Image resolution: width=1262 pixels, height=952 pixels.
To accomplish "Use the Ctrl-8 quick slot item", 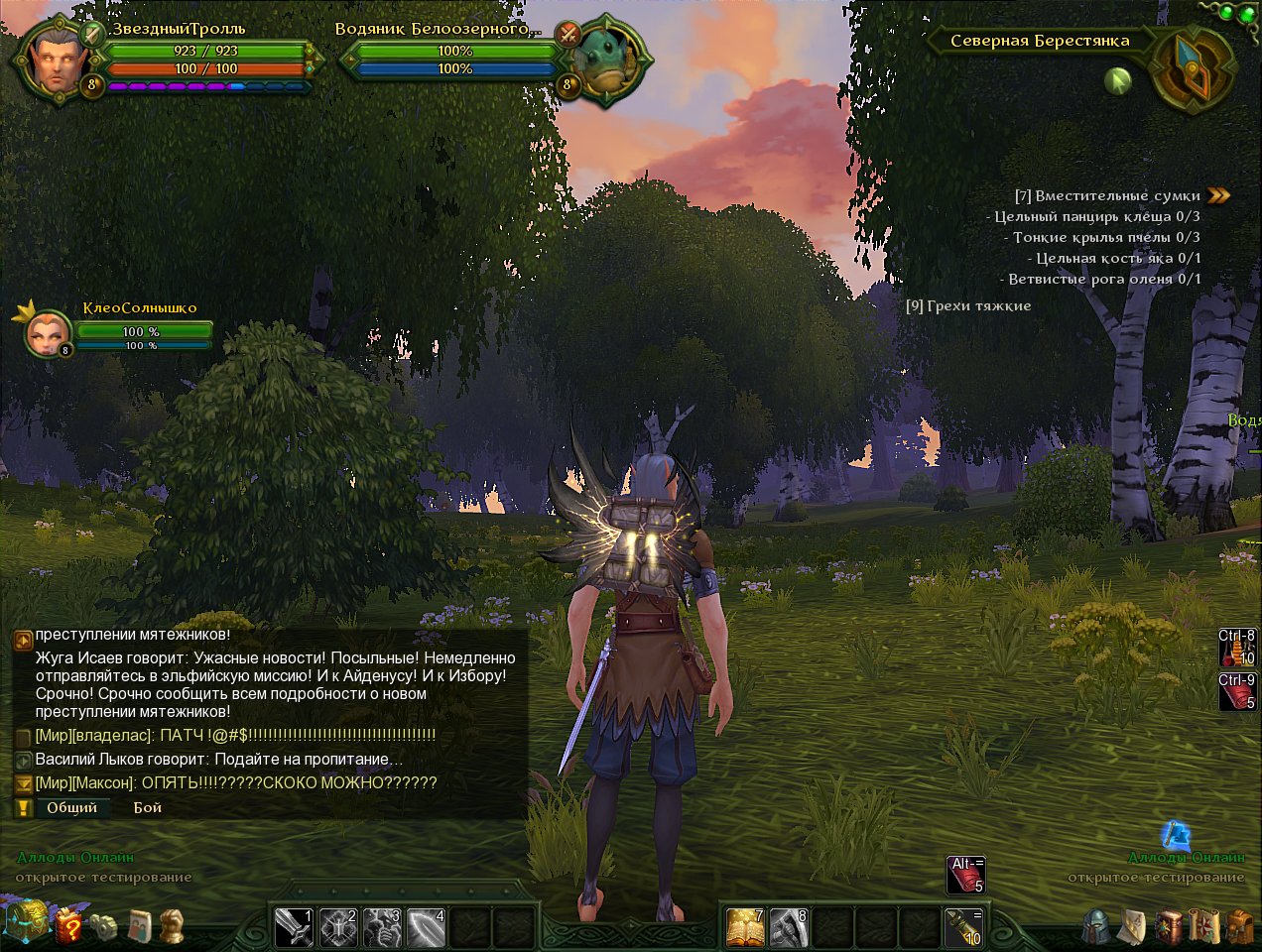I will click(1237, 648).
